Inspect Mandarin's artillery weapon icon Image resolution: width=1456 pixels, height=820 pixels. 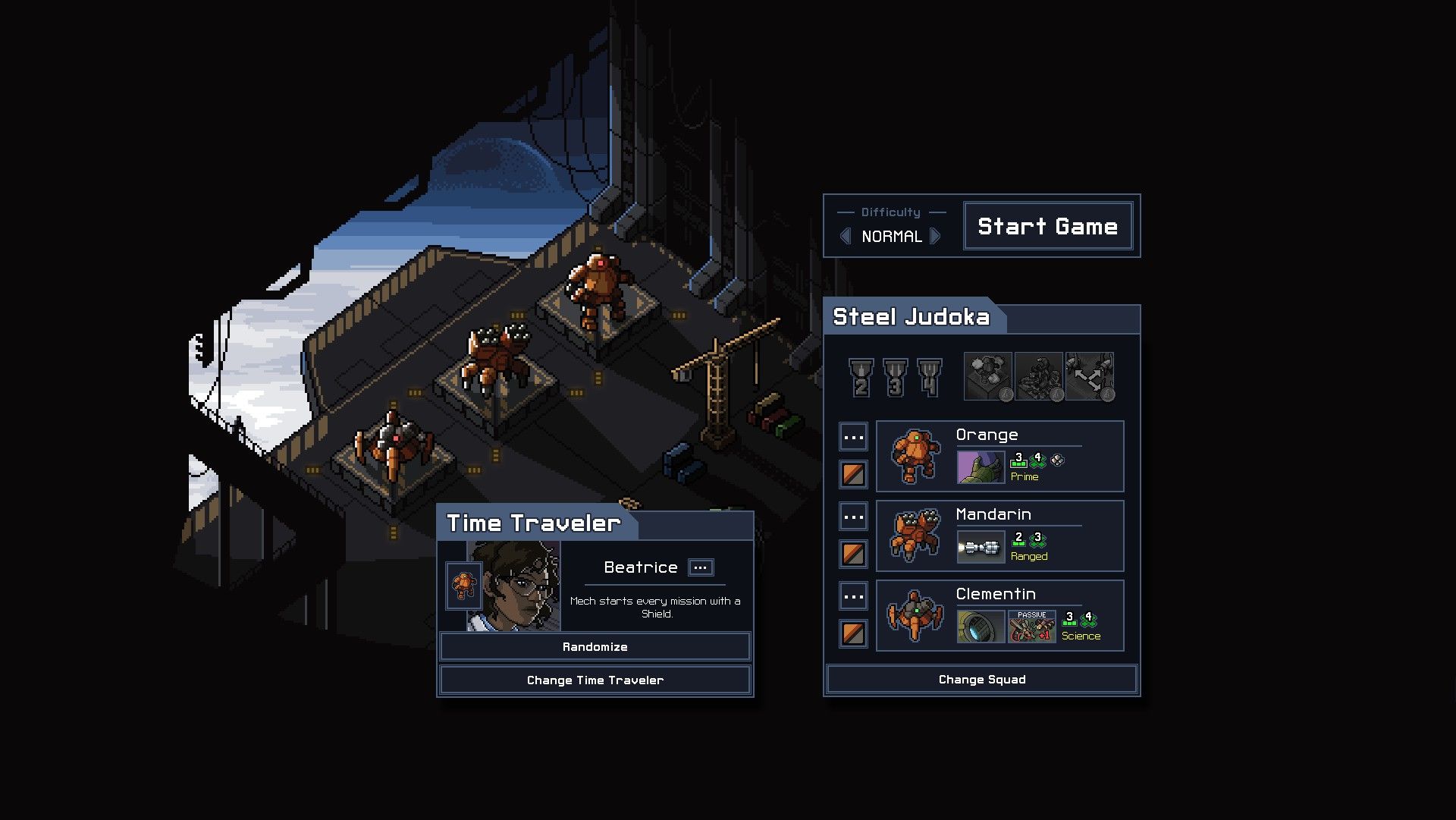click(981, 547)
